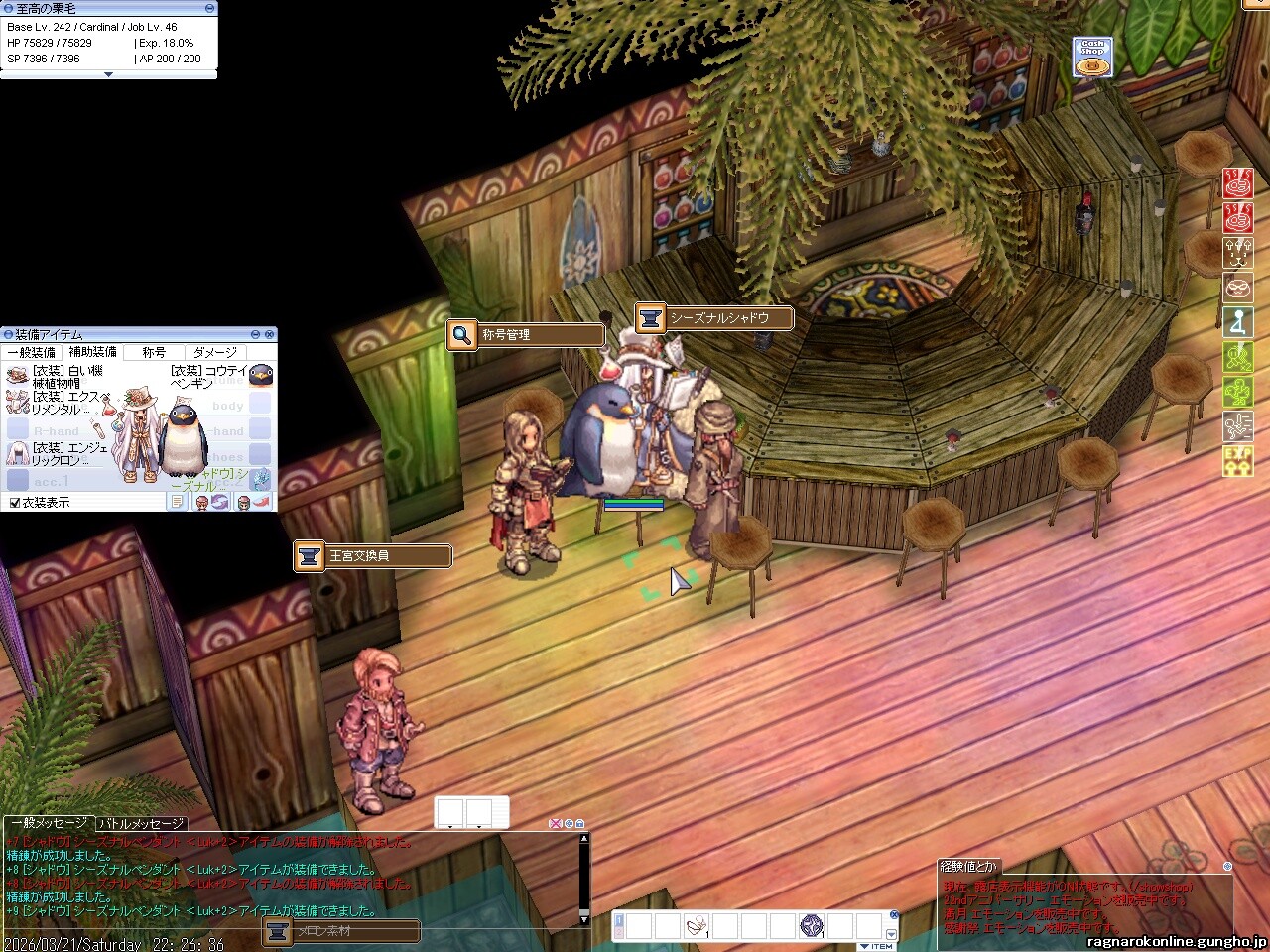Open the 経験値とか chat tab
This screenshot has height=952, width=1270.
969,866
